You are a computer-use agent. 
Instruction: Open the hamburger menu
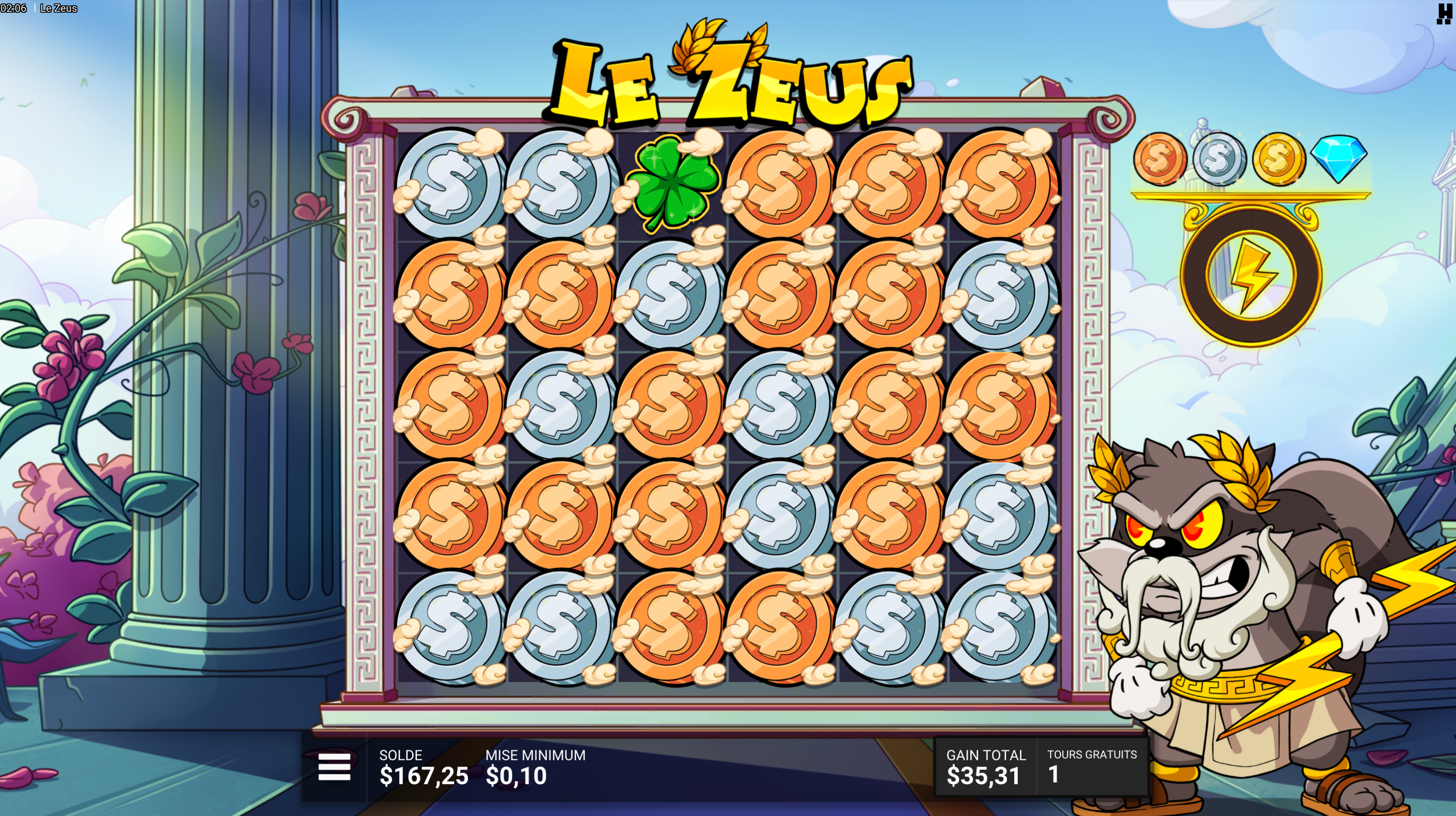coord(334,767)
